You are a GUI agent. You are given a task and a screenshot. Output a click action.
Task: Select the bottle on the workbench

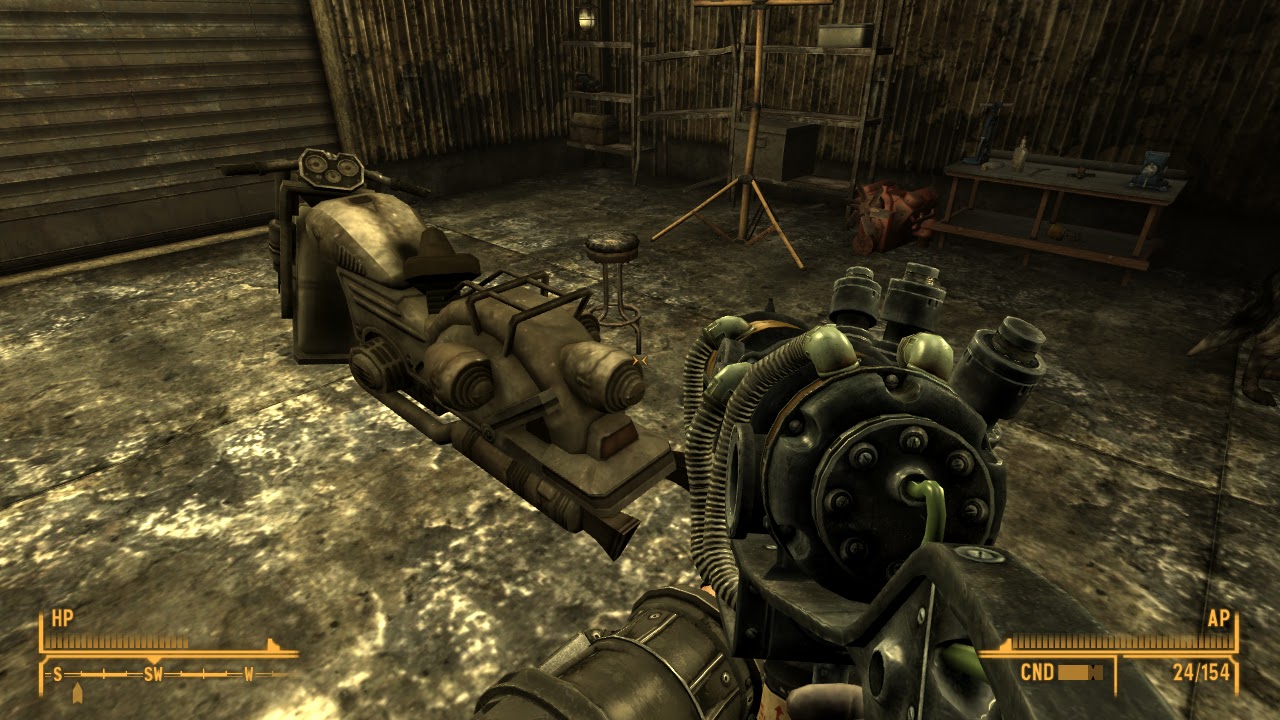click(x=1021, y=156)
